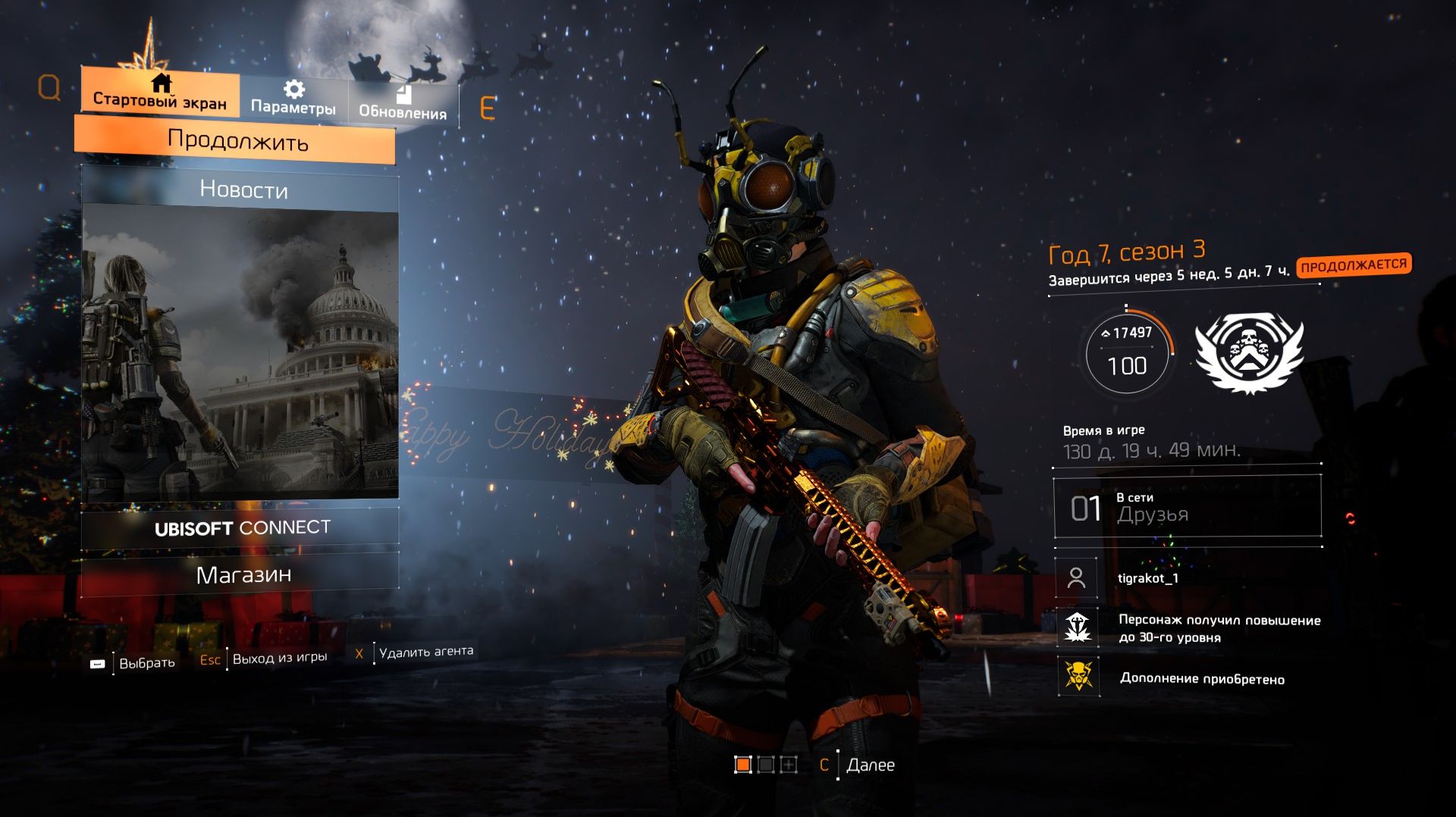Image resolution: width=1456 pixels, height=817 pixels.
Task: Open the Магазин store
Action: click(x=243, y=575)
